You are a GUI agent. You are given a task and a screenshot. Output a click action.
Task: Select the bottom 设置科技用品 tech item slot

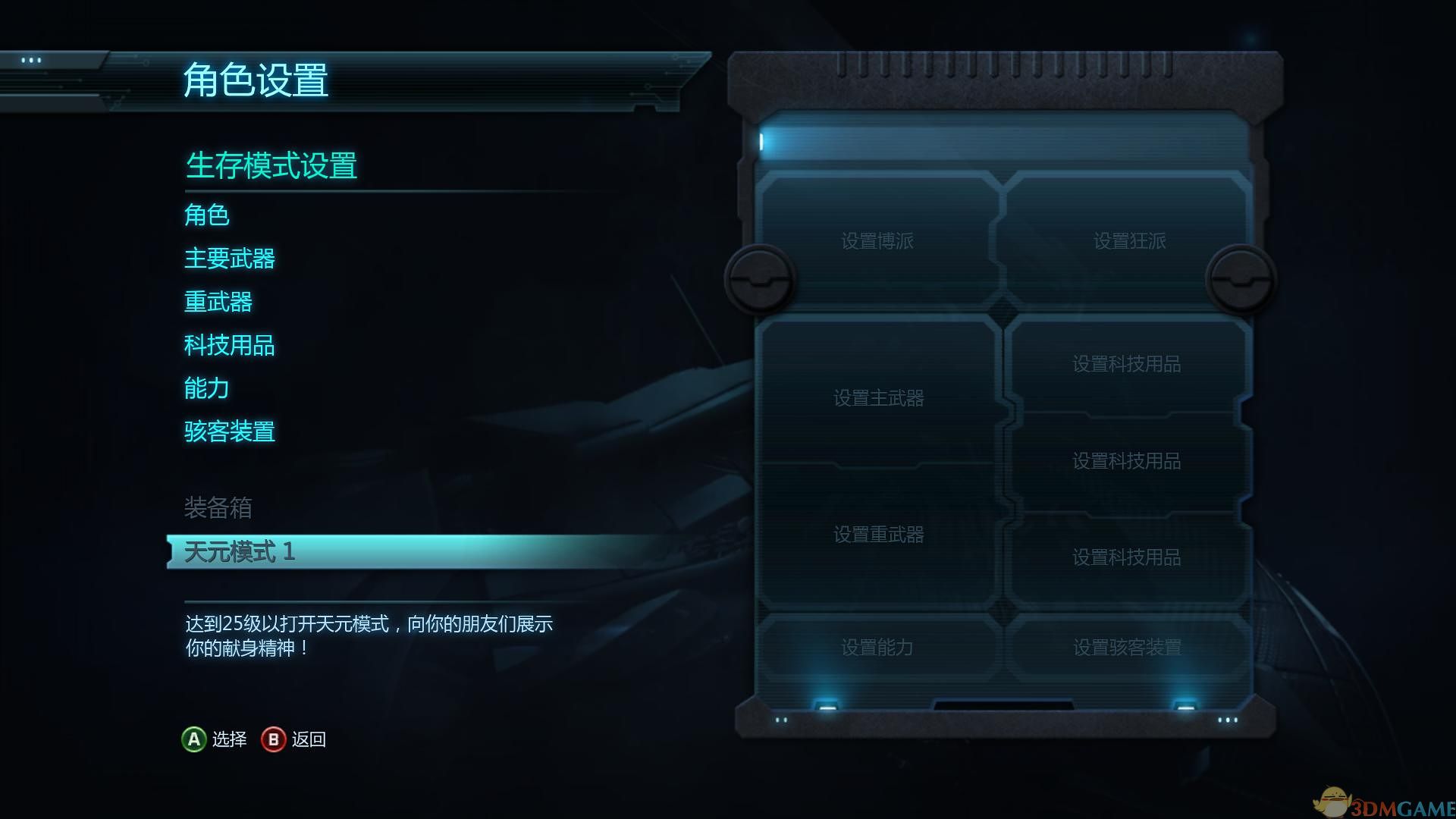[1125, 557]
